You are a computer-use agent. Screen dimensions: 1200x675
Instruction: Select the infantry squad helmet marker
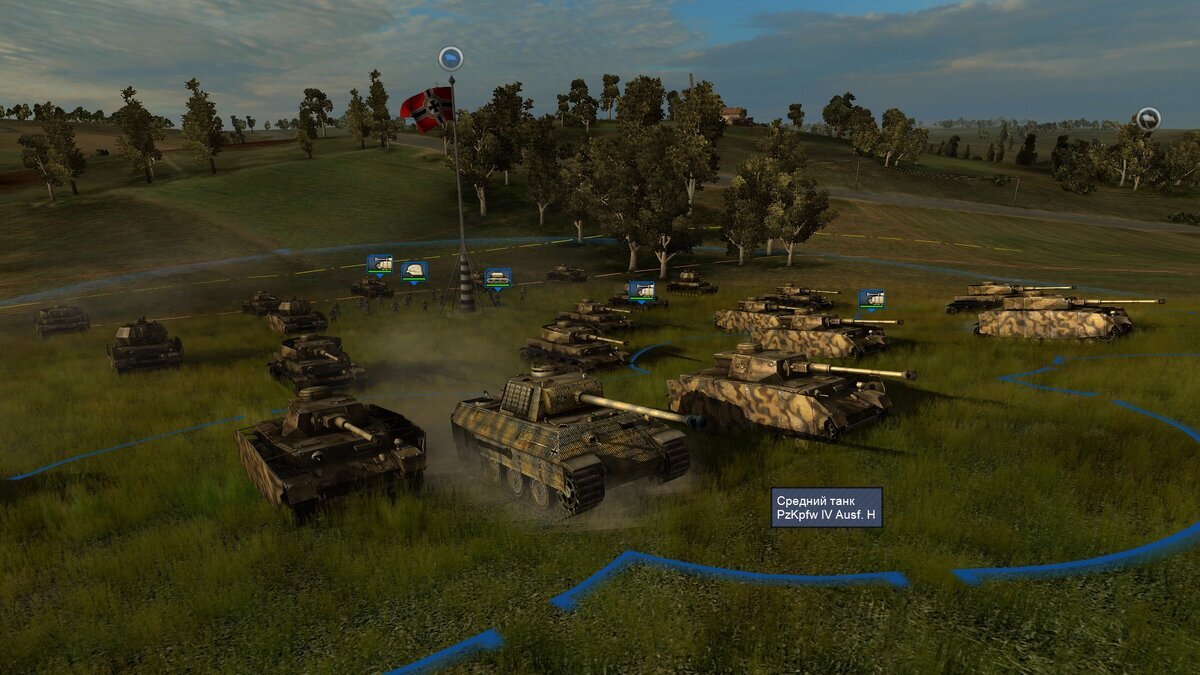[413, 271]
